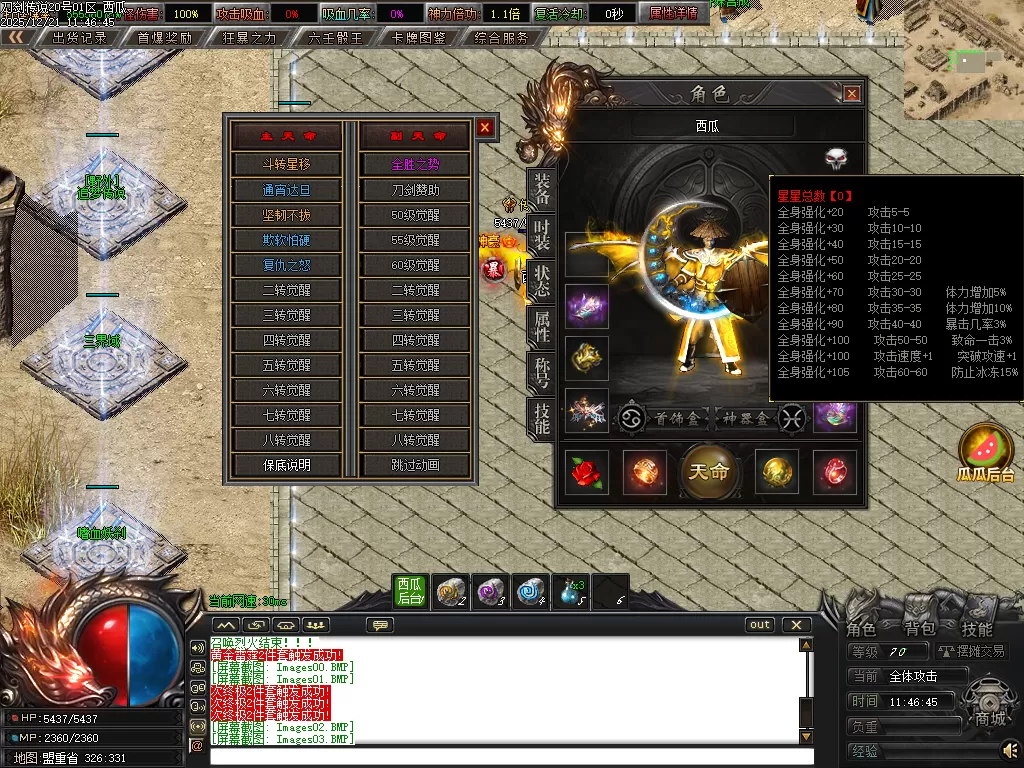Select 斗转星移 in the main destiny list

point(287,165)
